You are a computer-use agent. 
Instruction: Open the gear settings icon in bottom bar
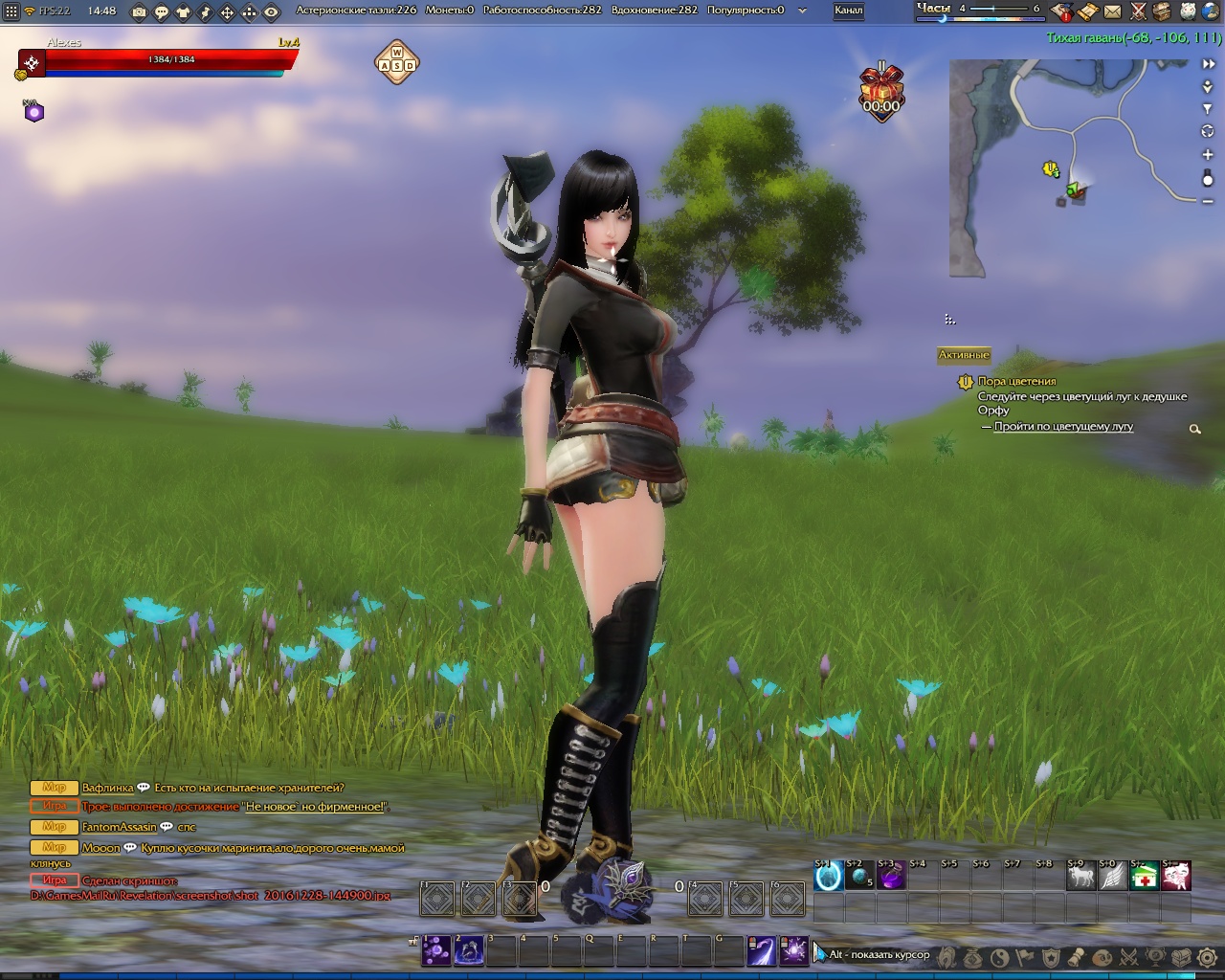1208,956
